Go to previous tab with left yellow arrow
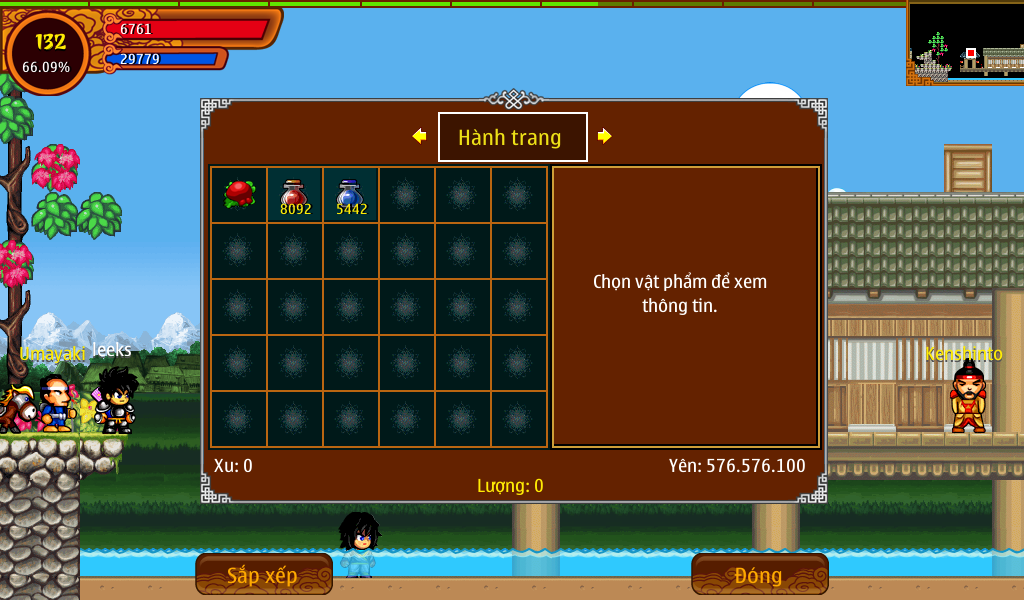The width and height of the screenshot is (1024, 600). (419, 136)
